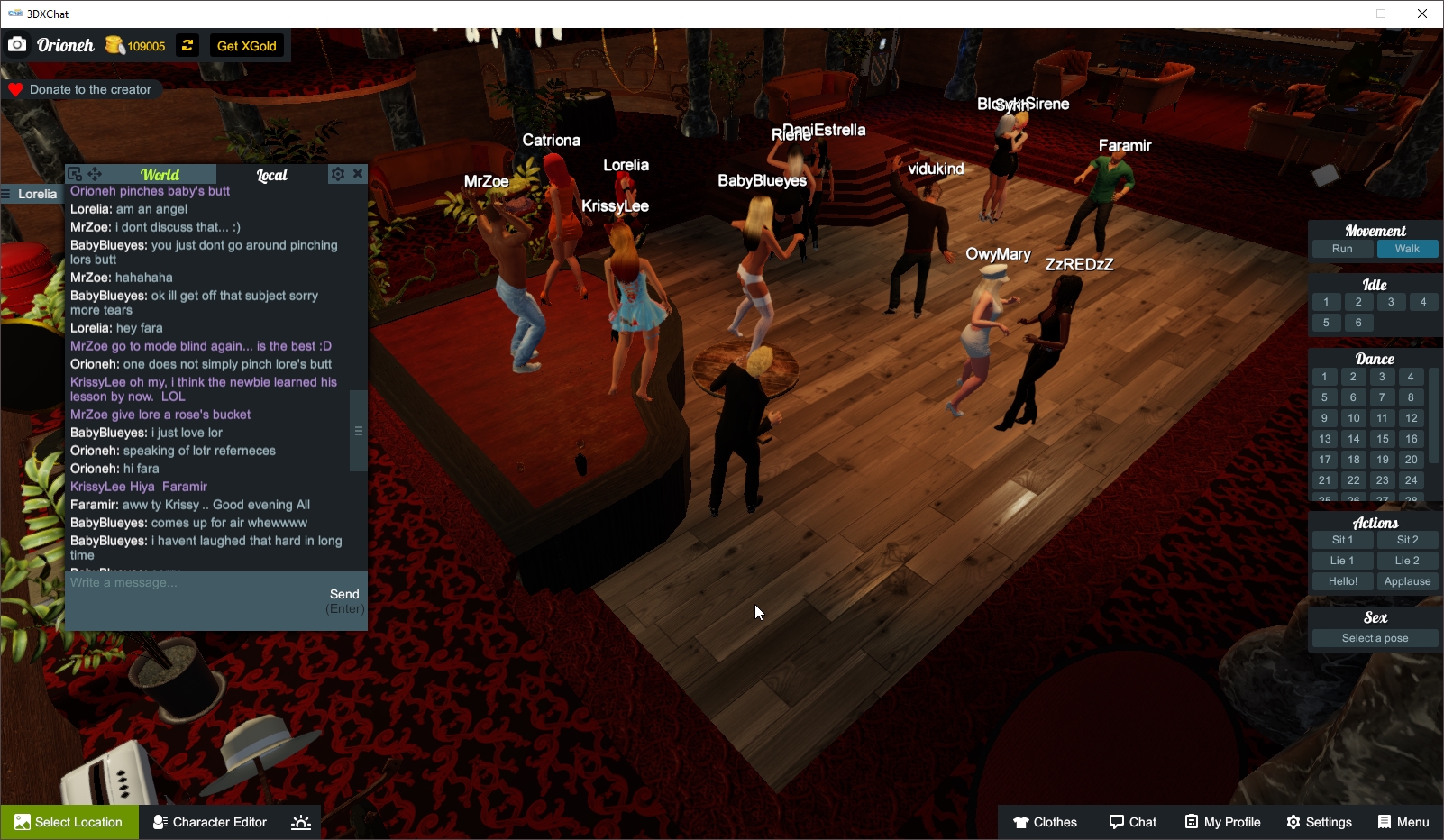Image resolution: width=1444 pixels, height=840 pixels.
Task: Enable Run movement mode
Action: [x=1342, y=248]
